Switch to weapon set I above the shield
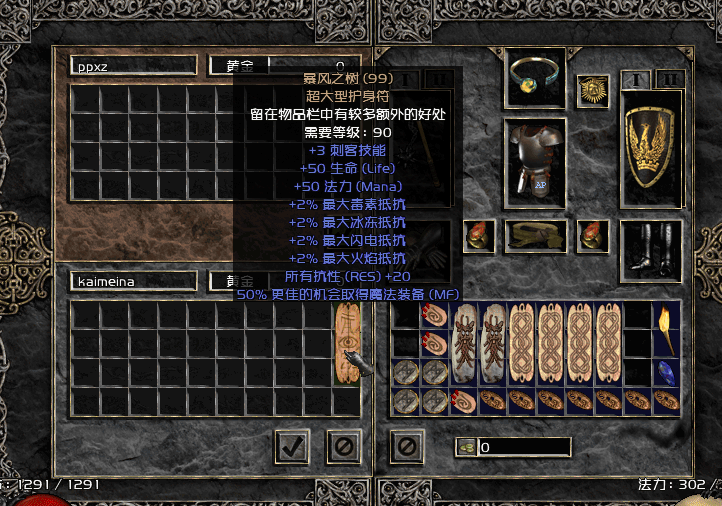The width and height of the screenshot is (722, 506). 636,79
